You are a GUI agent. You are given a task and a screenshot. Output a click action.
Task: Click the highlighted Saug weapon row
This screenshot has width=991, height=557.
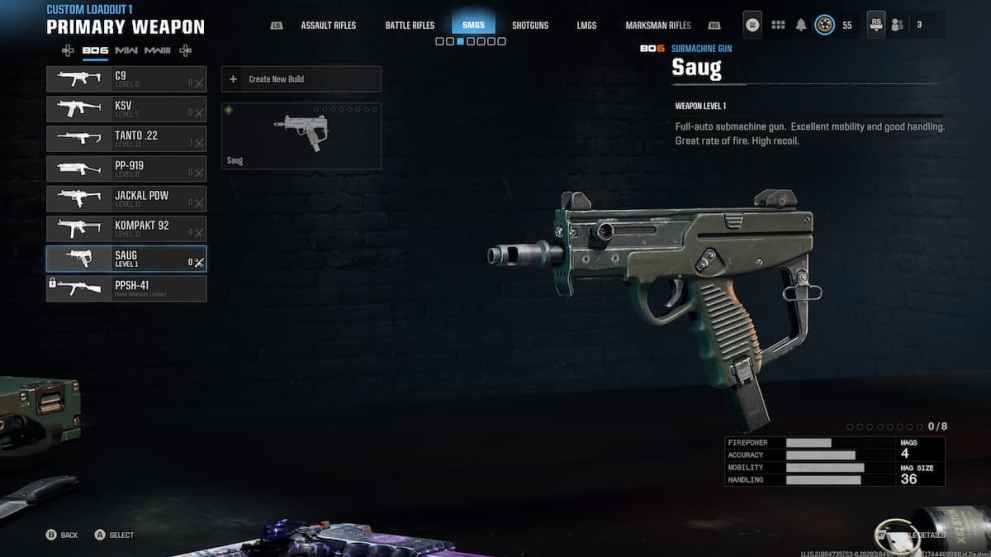pyautogui.click(x=126, y=259)
